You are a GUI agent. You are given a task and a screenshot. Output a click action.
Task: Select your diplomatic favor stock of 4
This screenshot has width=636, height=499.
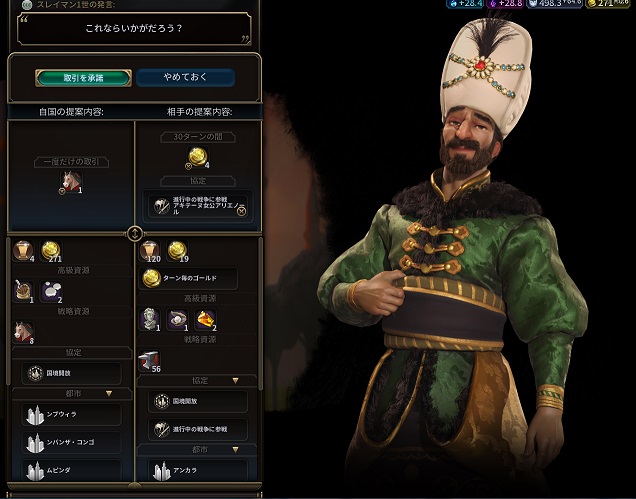tap(22, 251)
